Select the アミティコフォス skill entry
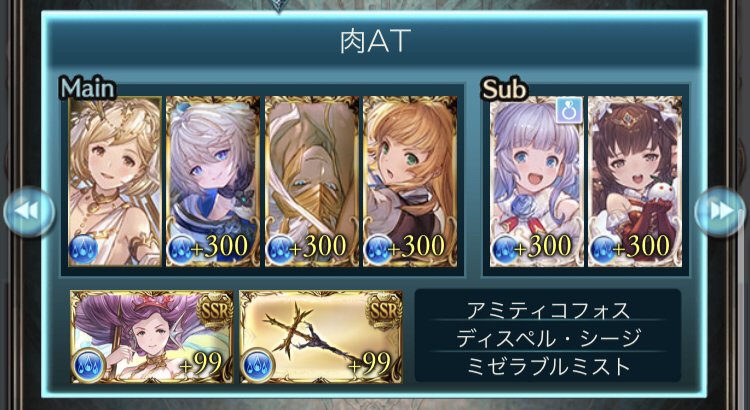750x410 pixels. pos(547,309)
